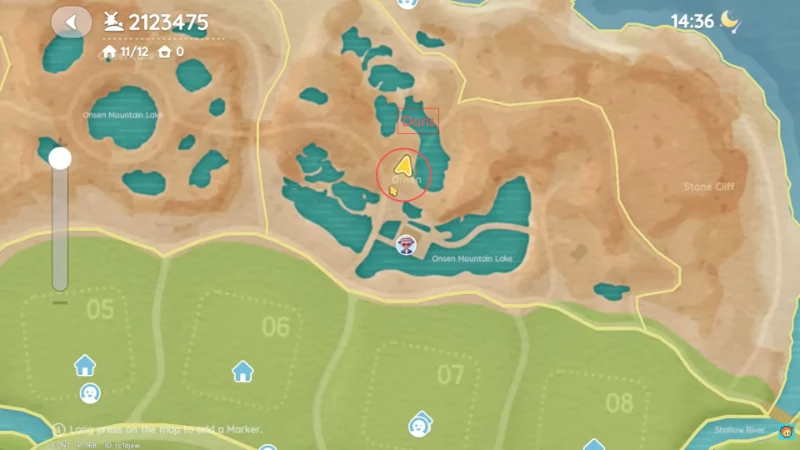This screenshot has width=800, height=450.
Task: Click the map zoom slider handle
Action: [x=60, y=158]
